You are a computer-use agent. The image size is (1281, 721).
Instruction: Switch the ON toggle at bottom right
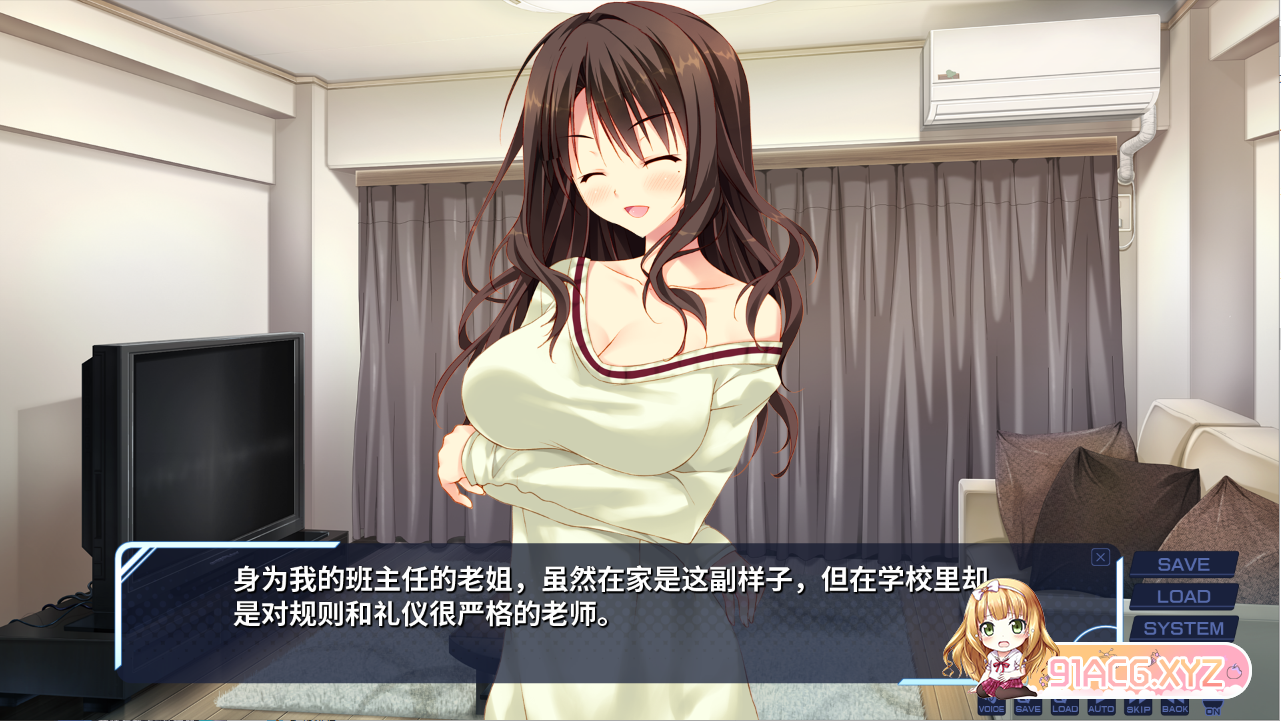coord(1211,712)
